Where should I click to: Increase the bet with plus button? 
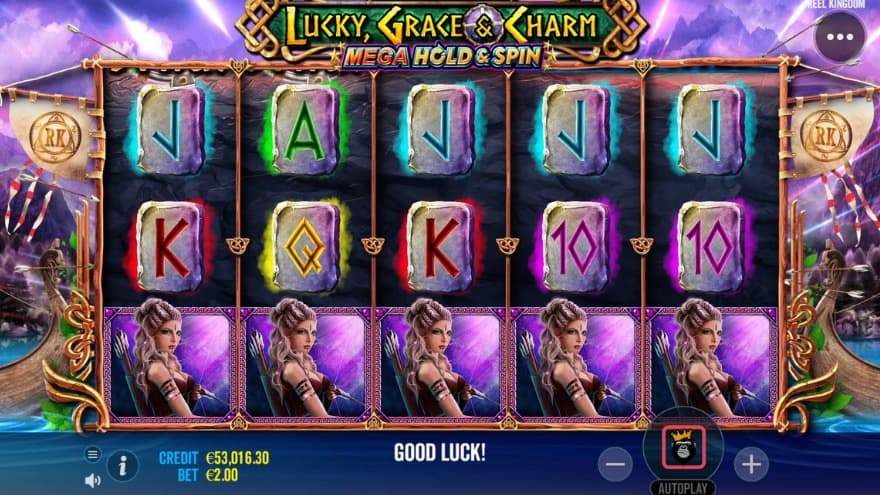click(x=750, y=463)
